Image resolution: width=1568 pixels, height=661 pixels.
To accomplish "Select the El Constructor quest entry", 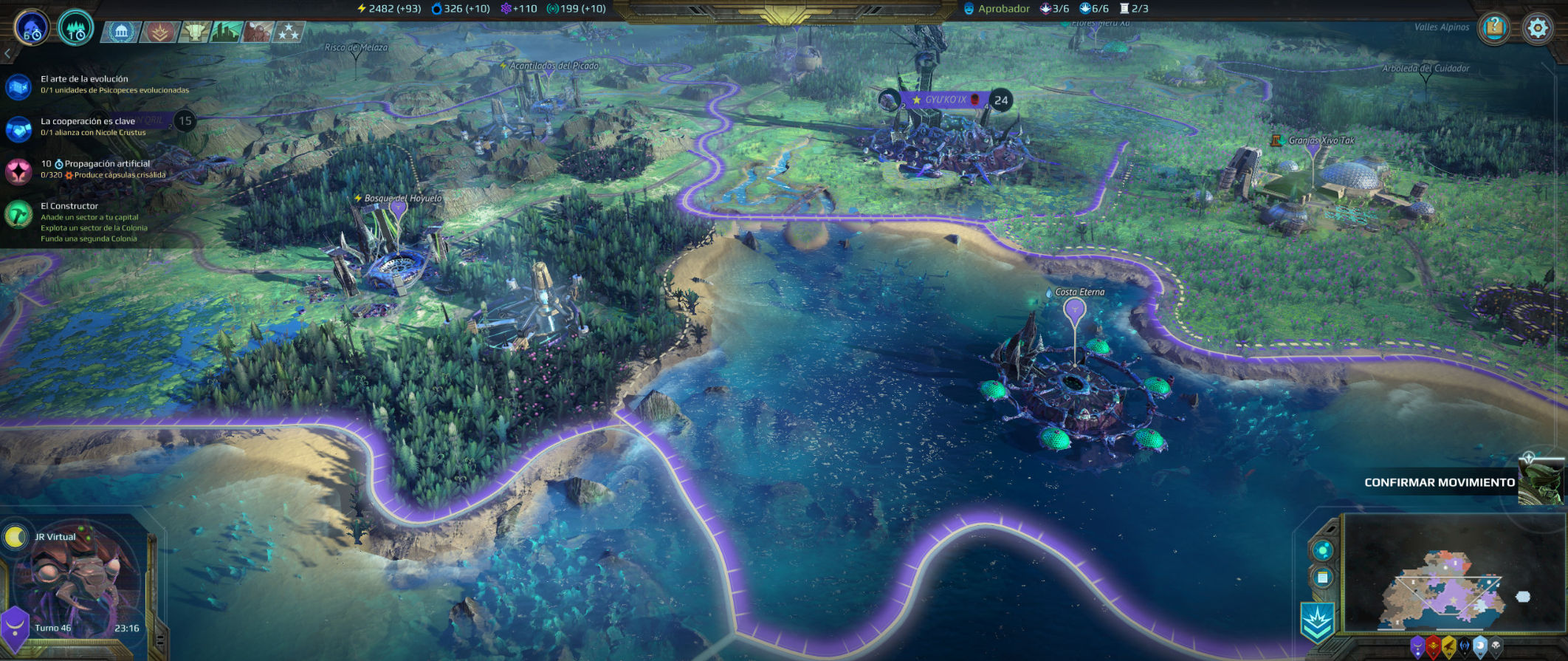I will click(x=69, y=206).
